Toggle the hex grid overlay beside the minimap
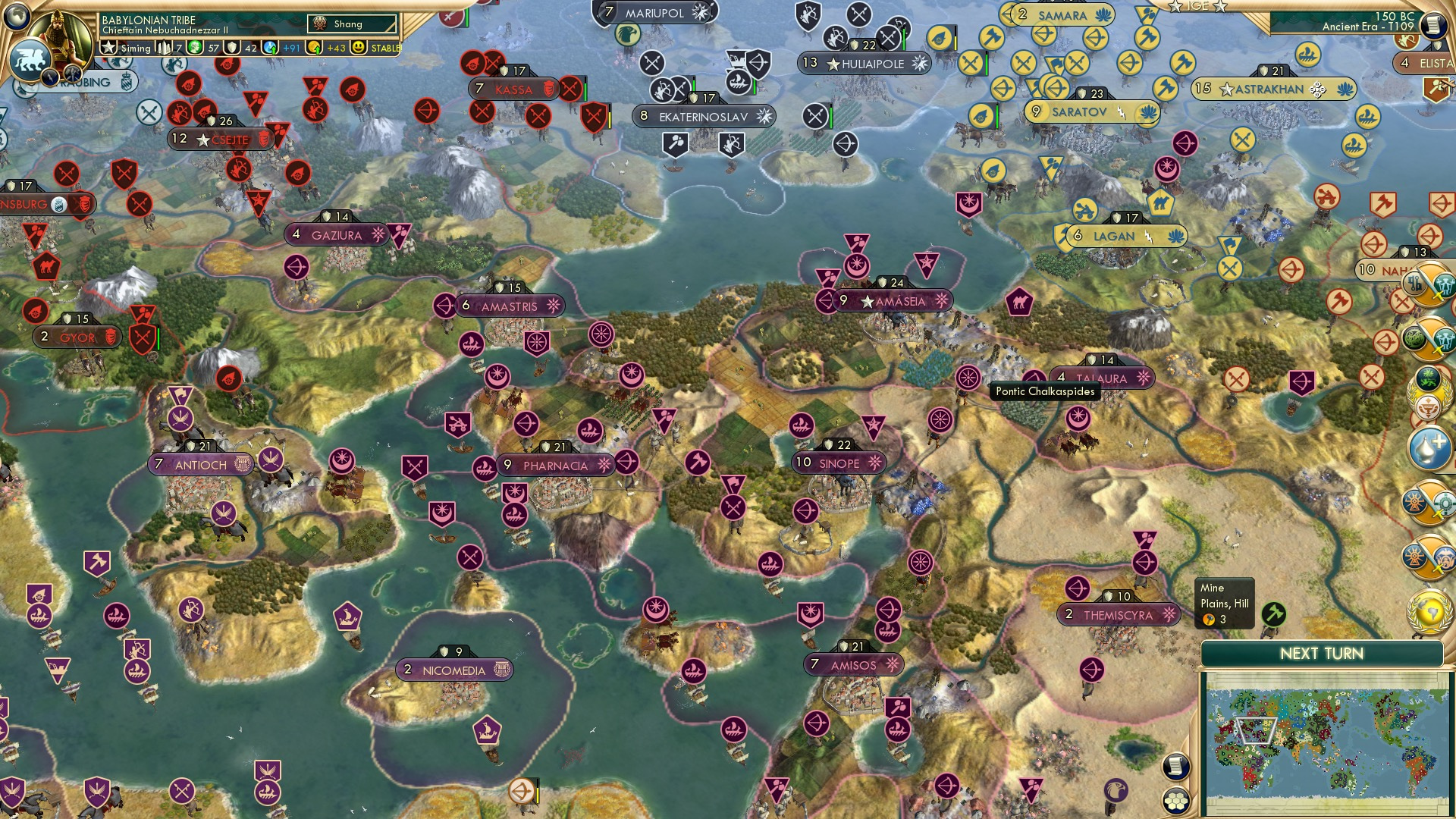 tap(1176, 801)
